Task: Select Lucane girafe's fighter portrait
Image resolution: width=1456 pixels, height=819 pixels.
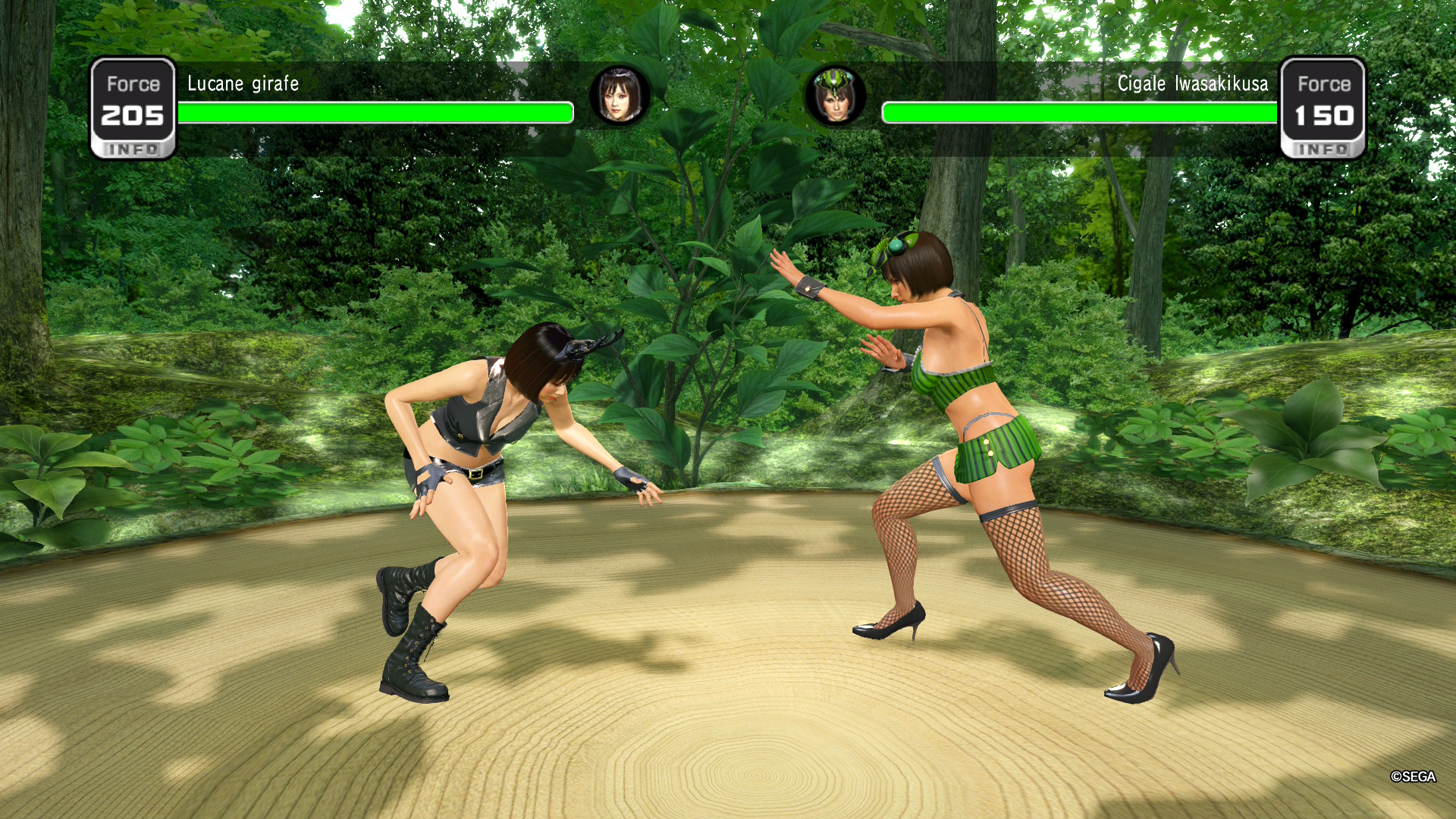Action: click(x=620, y=96)
